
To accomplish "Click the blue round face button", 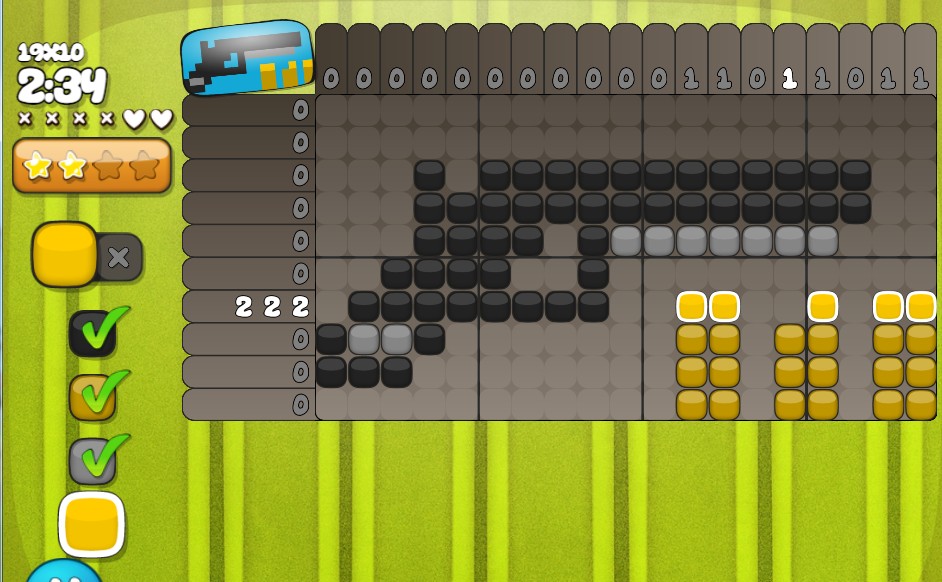I will pyautogui.click(x=62, y=572).
